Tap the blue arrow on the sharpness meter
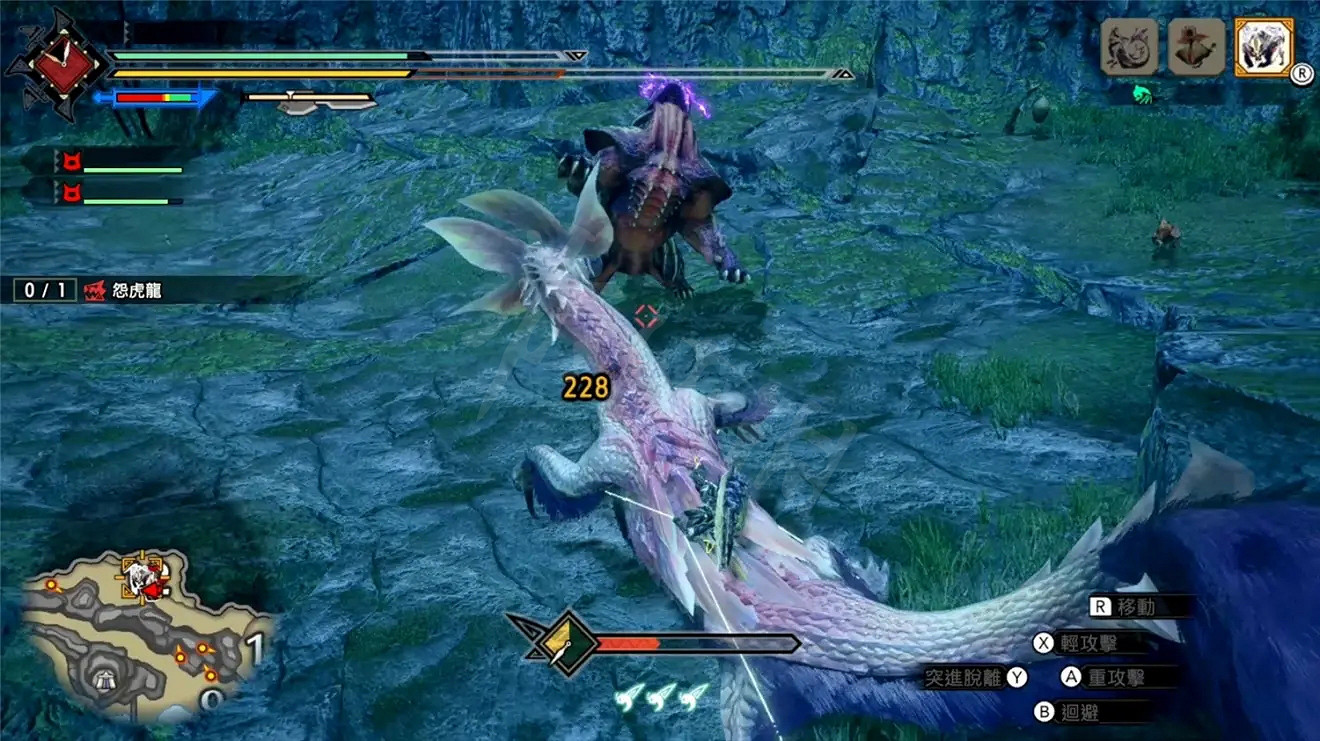This screenshot has width=1320, height=741. coord(99,97)
